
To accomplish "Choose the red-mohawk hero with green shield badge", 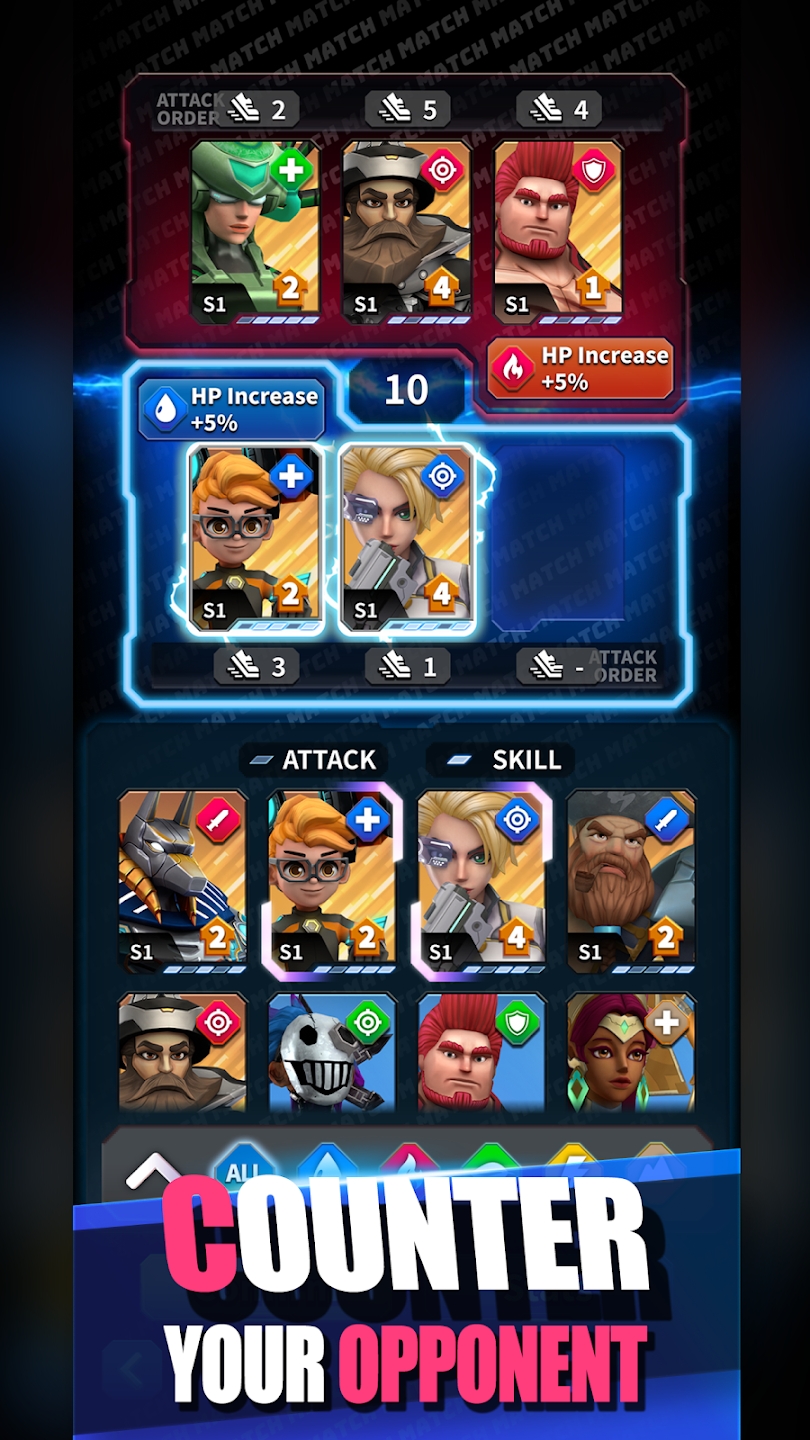I will (x=482, y=1052).
